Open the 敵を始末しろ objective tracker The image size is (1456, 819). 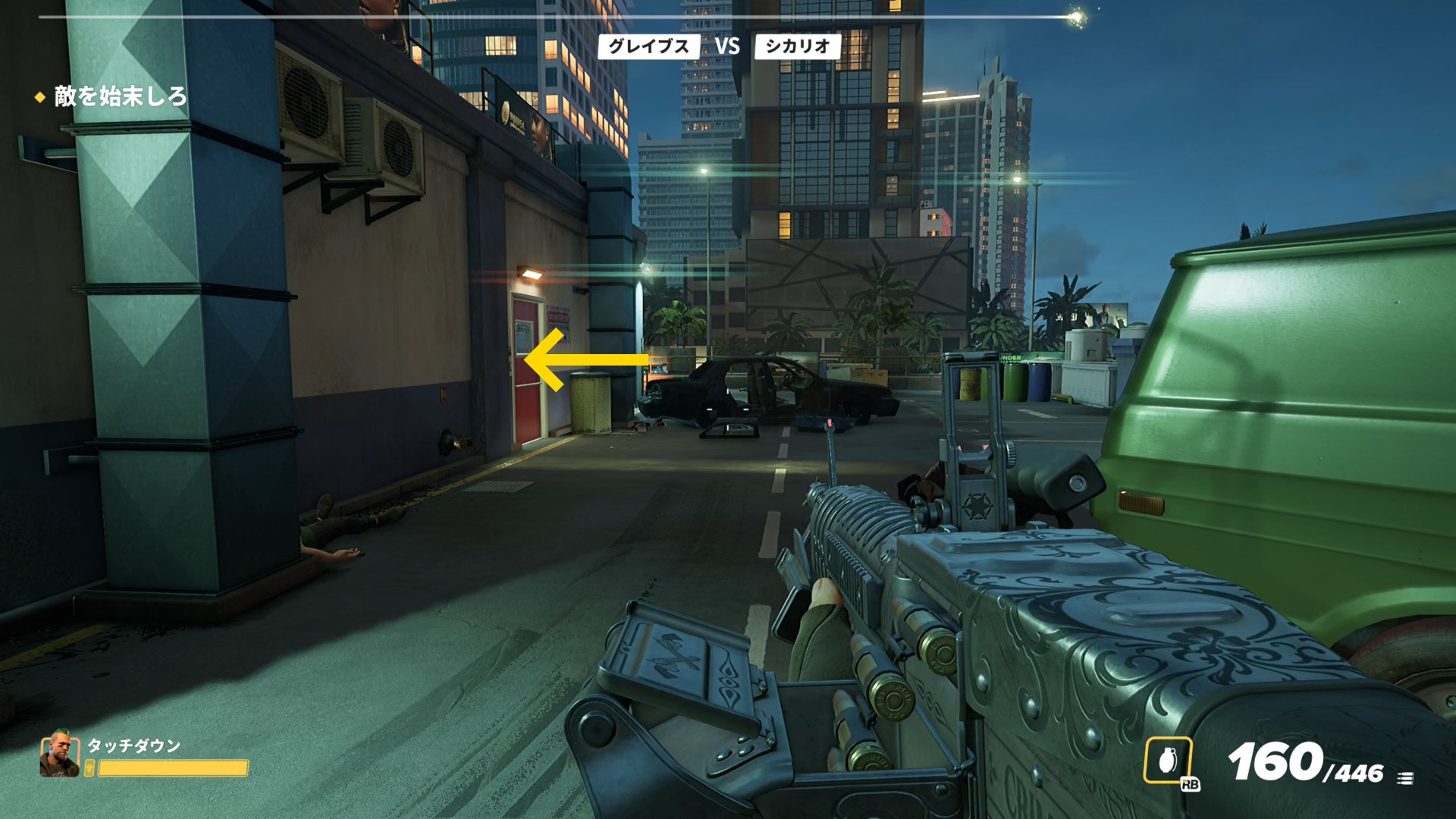tap(120, 96)
